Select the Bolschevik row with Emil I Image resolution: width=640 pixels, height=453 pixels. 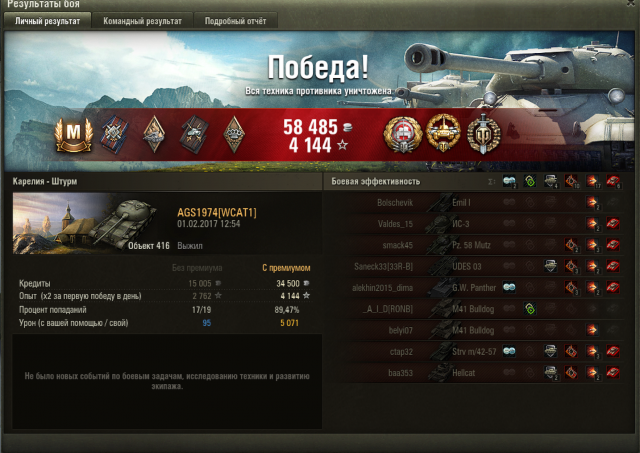pyautogui.click(x=479, y=203)
